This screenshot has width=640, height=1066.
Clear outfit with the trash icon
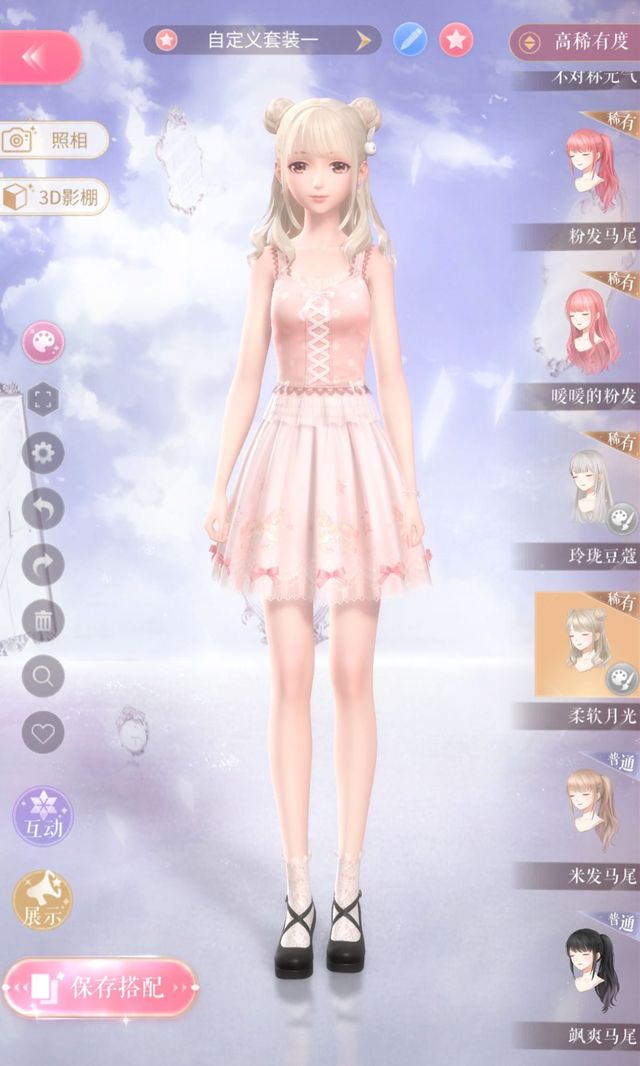click(43, 621)
